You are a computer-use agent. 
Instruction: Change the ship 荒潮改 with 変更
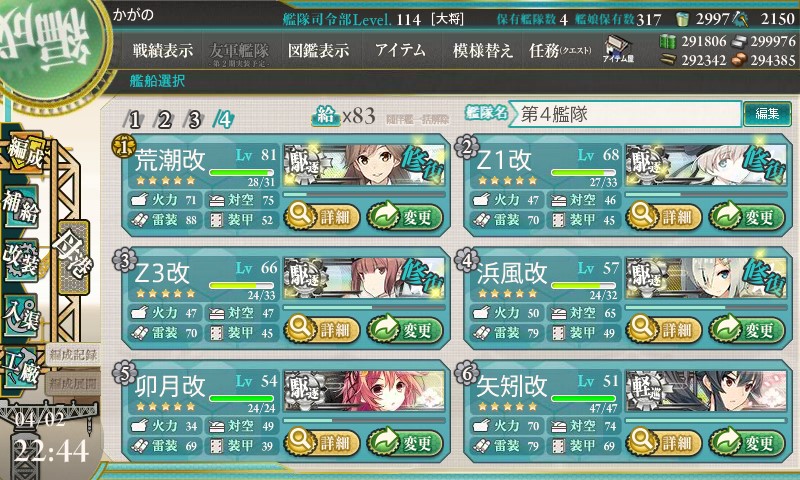click(x=404, y=214)
